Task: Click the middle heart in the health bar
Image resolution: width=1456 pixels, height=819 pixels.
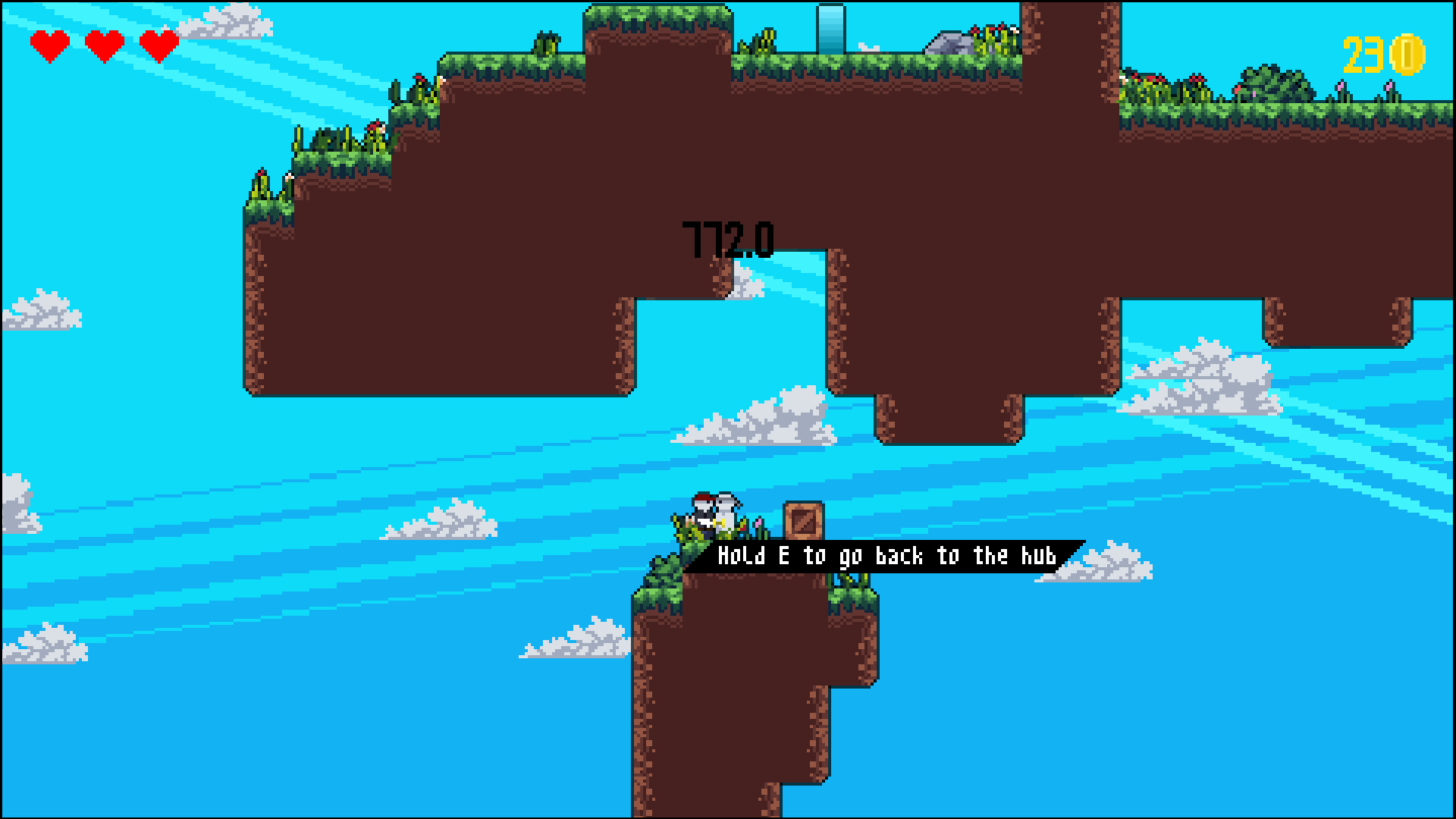Action: click(105, 45)
